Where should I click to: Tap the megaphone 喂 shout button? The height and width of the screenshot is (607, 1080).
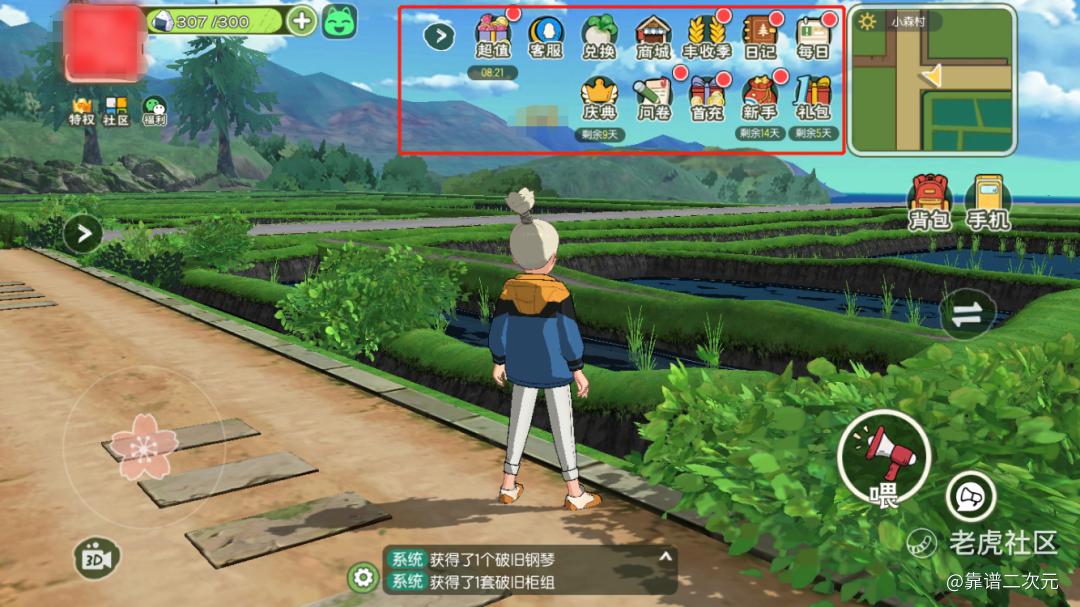click(884, 460)
